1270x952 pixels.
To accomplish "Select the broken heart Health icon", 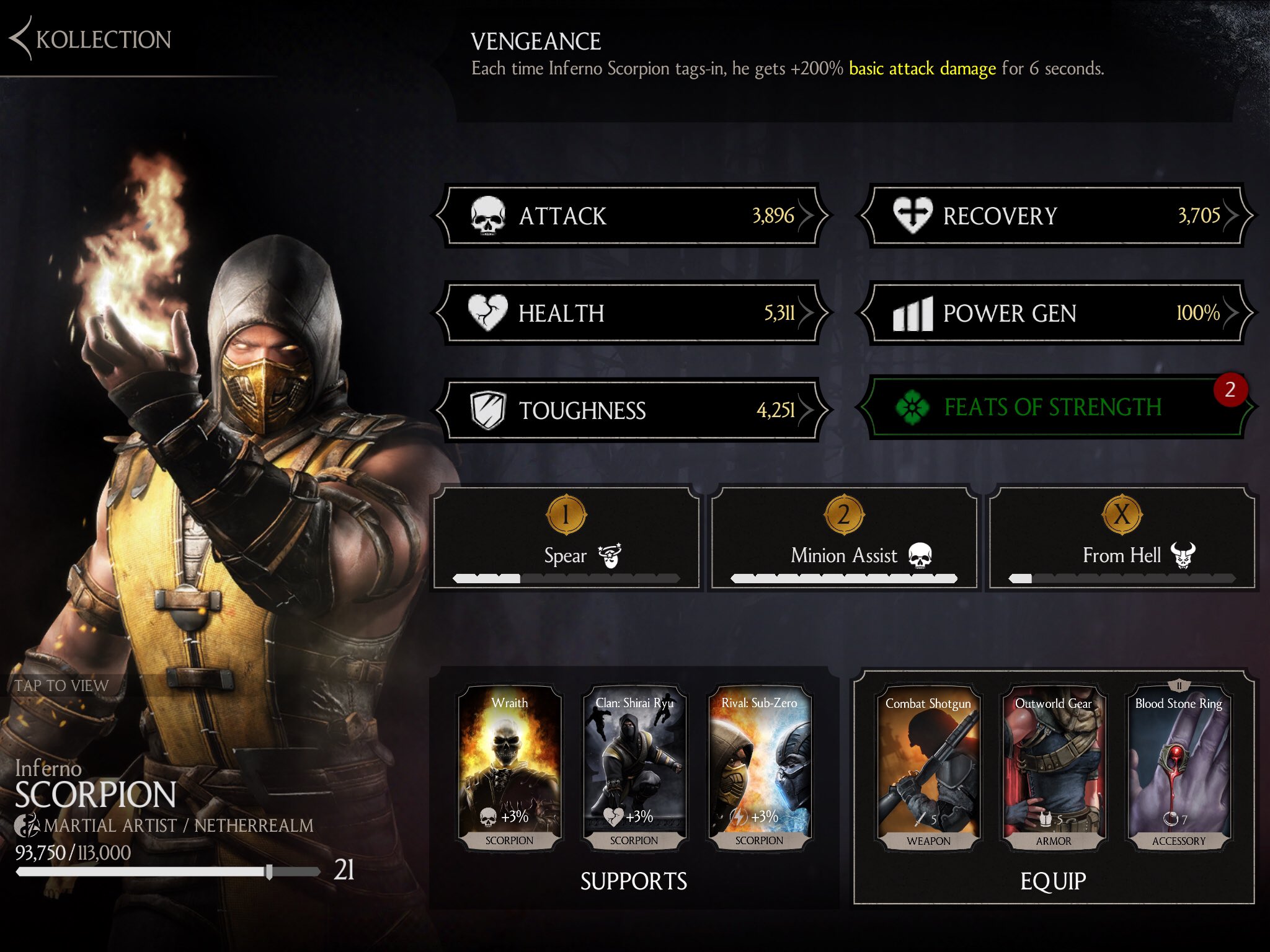I will pos(486,314).
